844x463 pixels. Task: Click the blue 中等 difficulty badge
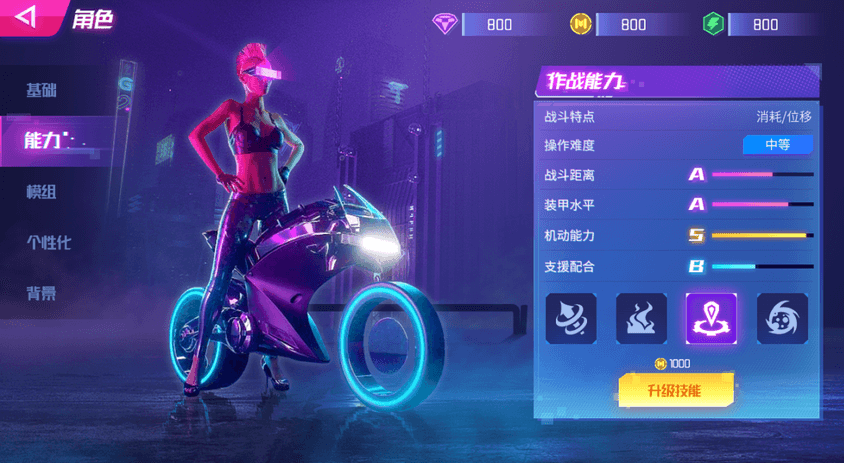click(777, 145)
